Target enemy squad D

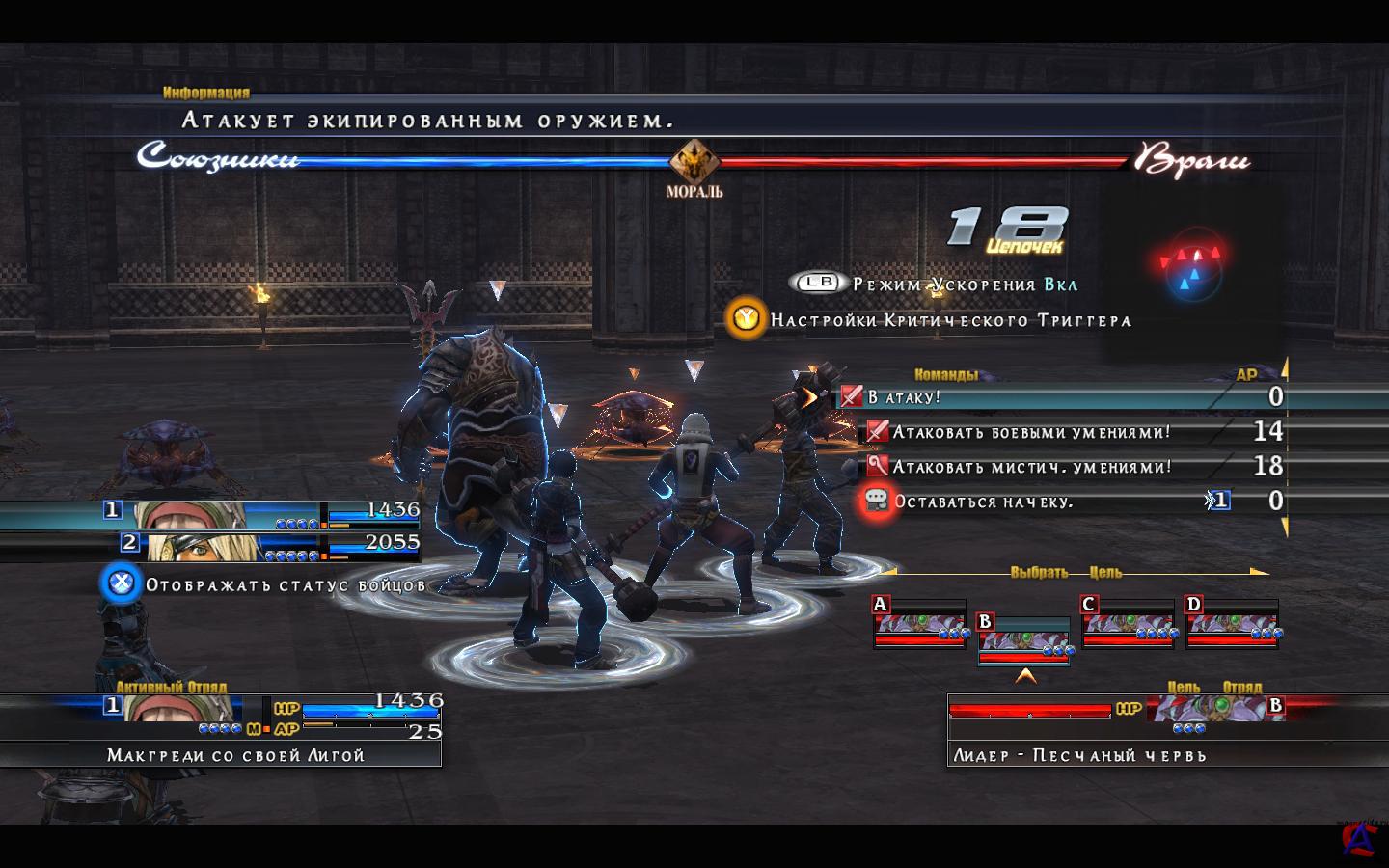click(1233, 623)
